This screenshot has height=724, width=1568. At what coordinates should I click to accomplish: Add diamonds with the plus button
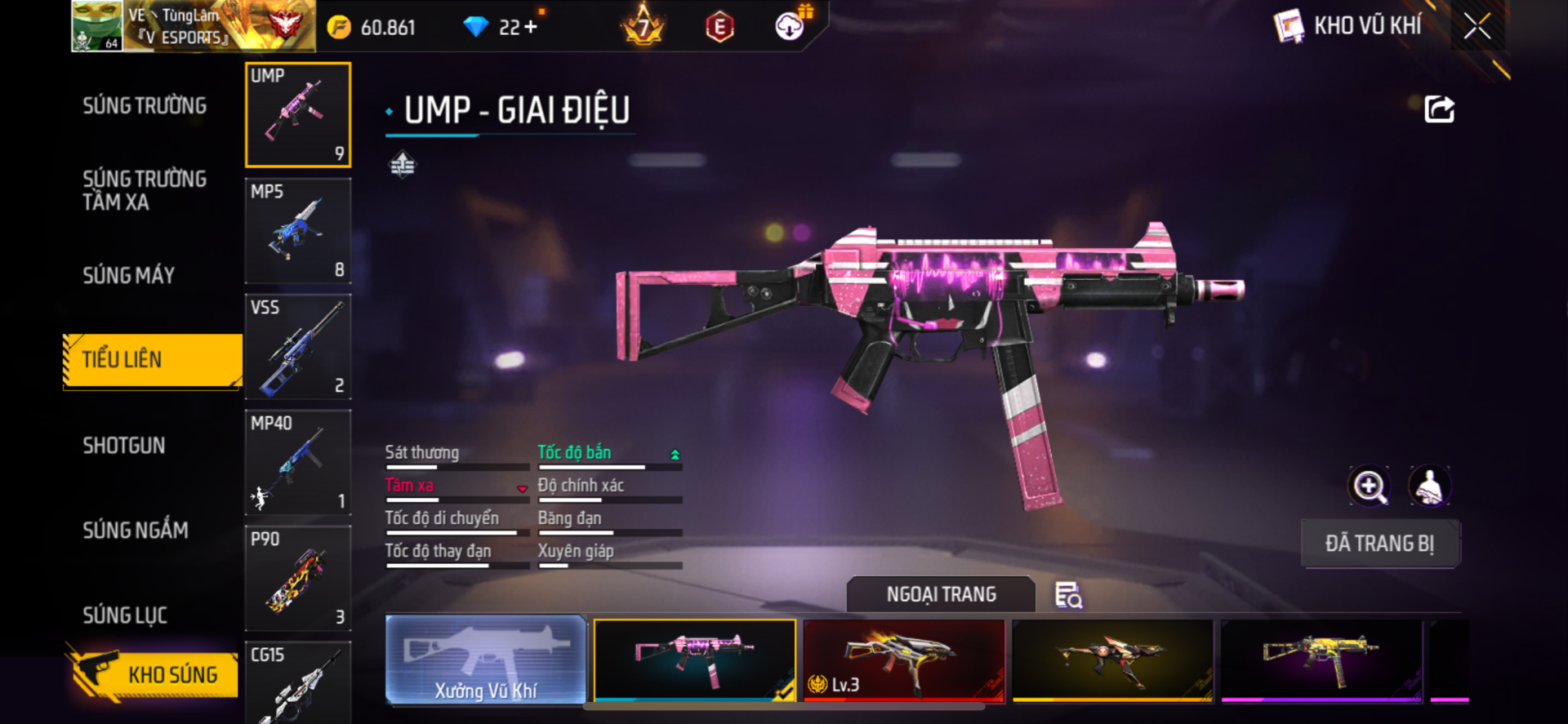click(x=531, y=27)
